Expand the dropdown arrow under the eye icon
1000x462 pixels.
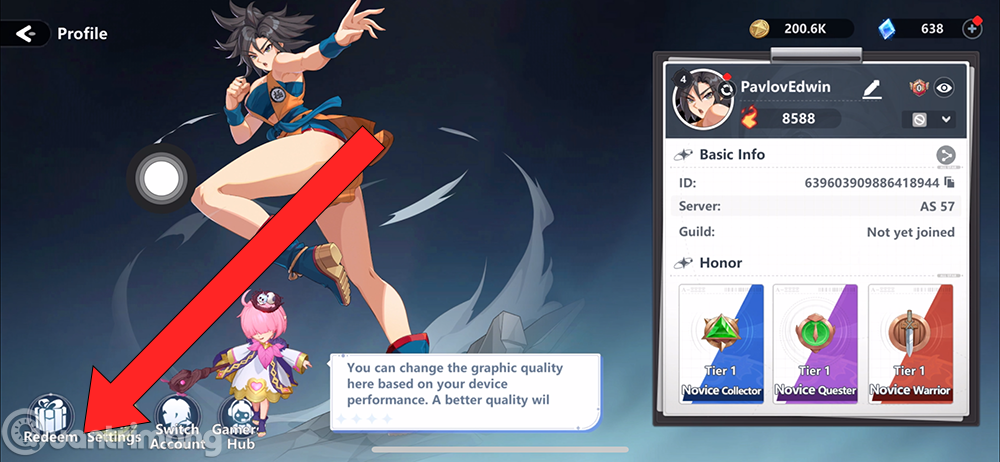947,120
